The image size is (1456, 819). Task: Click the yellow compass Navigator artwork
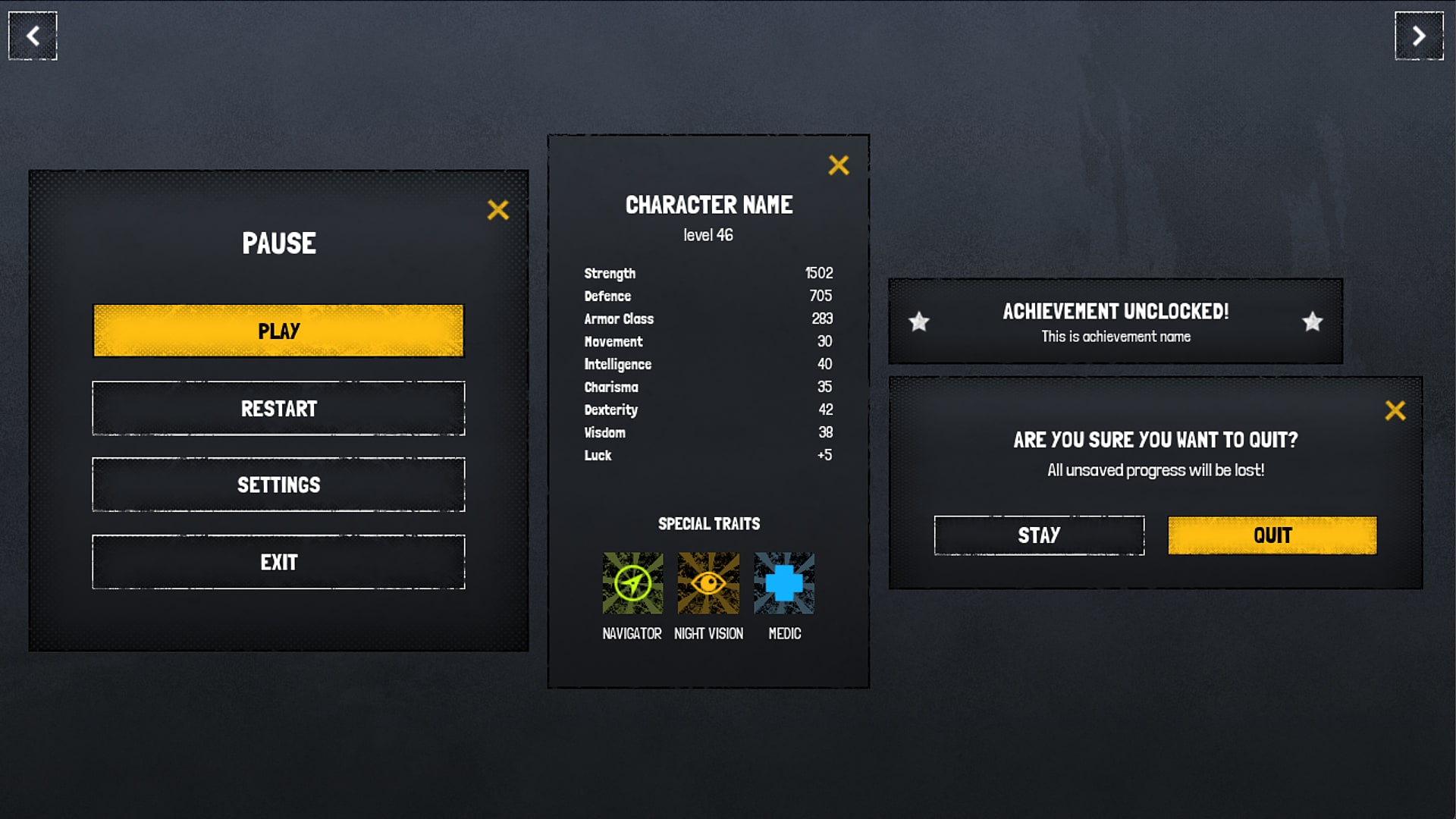632,583
